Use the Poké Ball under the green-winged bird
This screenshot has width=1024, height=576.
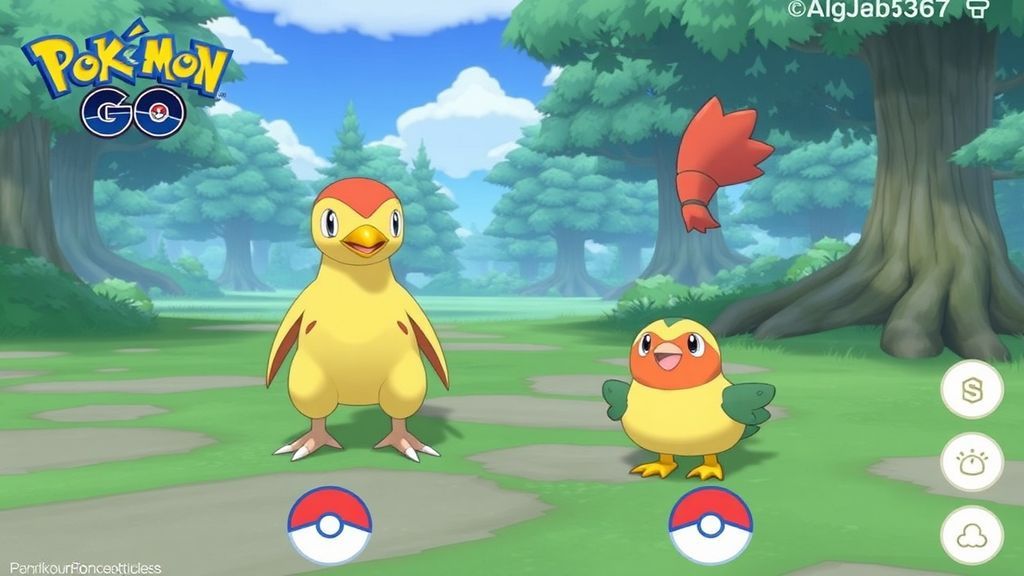click(710, 525)
